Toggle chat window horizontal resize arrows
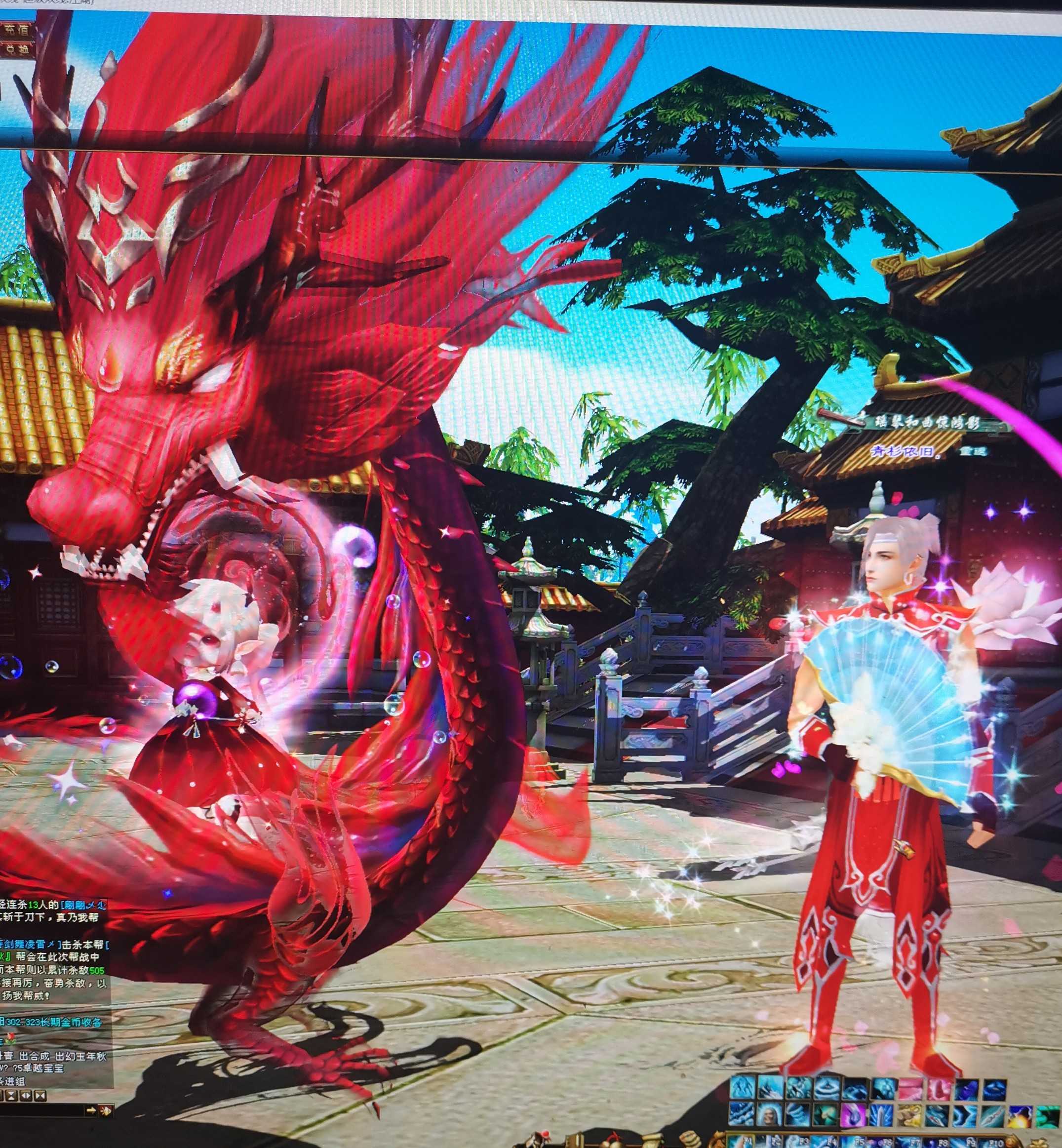This screenshot has height=1148, width=1062. [x=26, y=1096]
